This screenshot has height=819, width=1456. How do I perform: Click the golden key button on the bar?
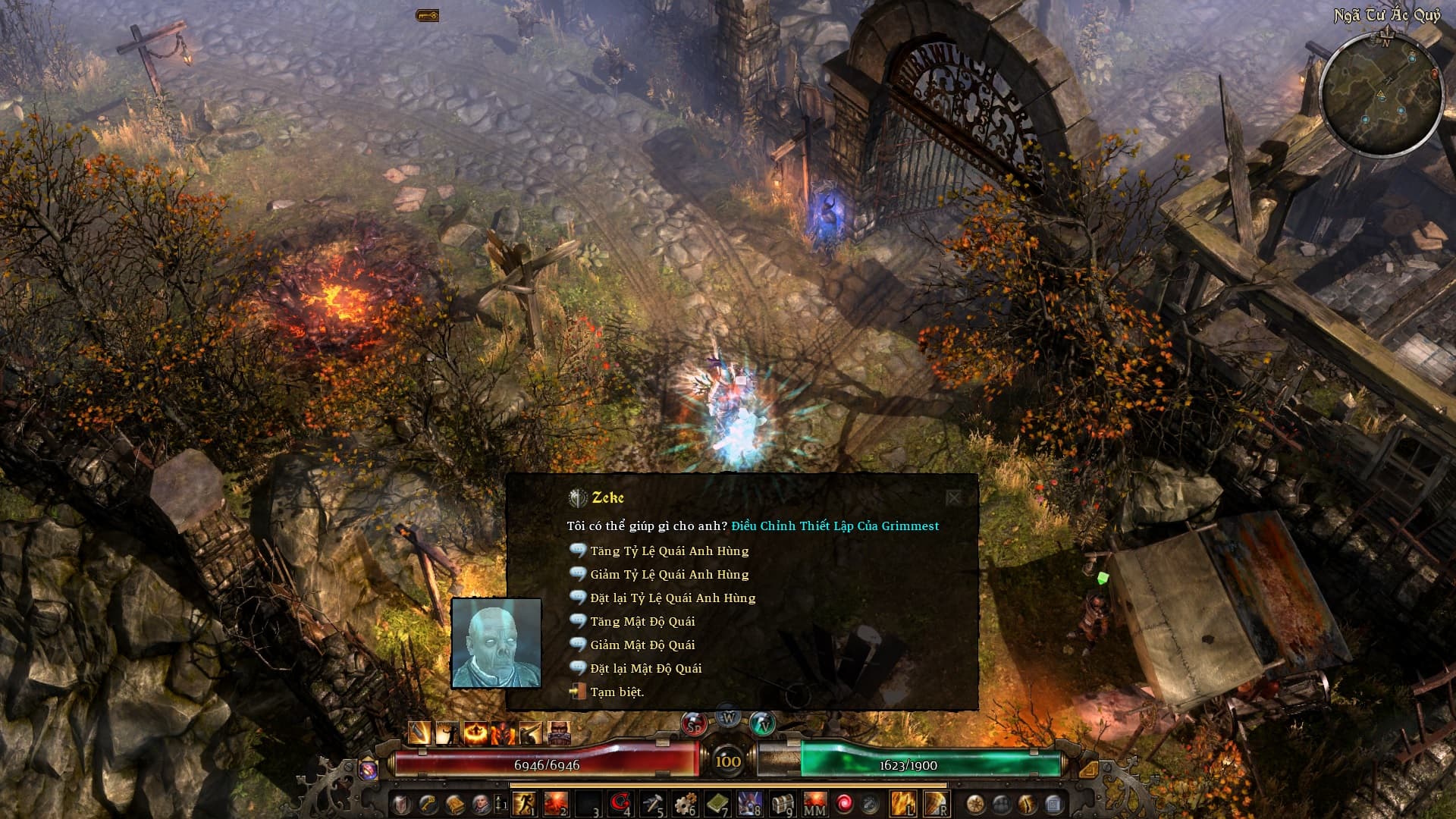(428, 803)
